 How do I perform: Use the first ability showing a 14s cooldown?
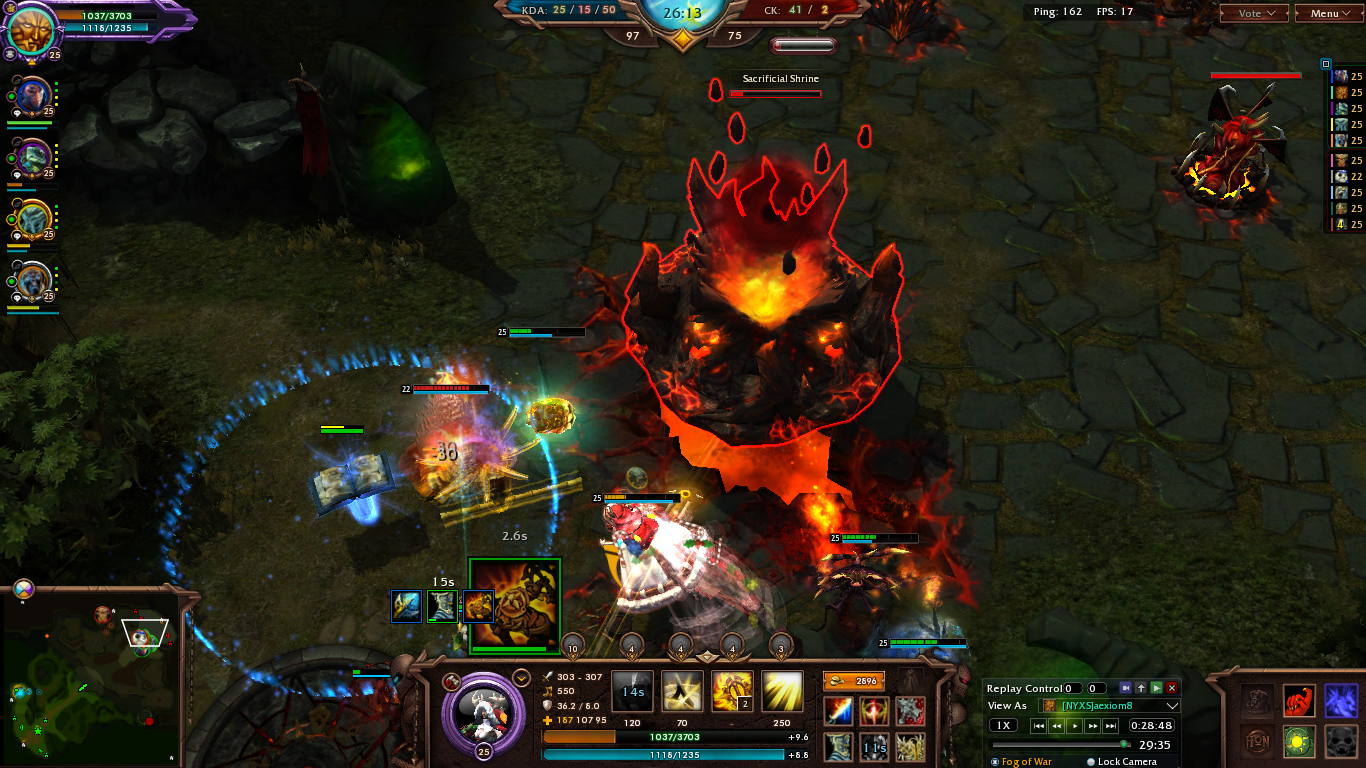point(632,691)
